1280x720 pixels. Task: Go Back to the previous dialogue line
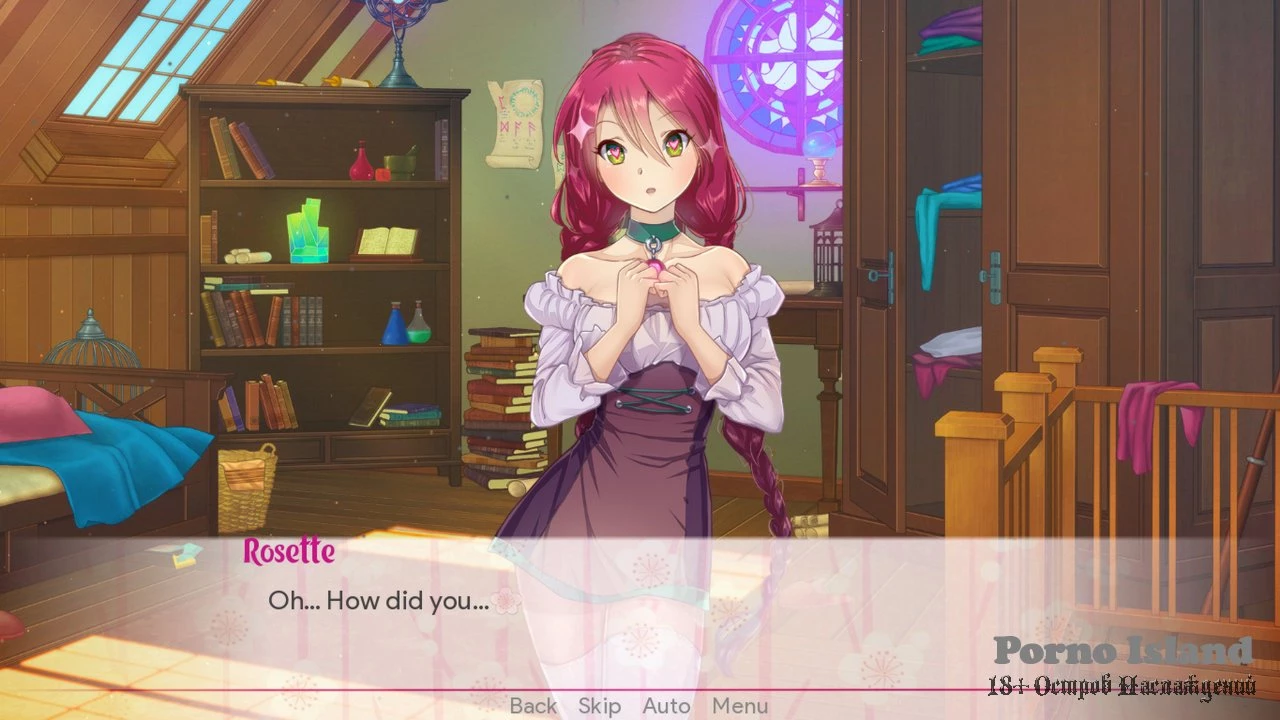[533, 706]
